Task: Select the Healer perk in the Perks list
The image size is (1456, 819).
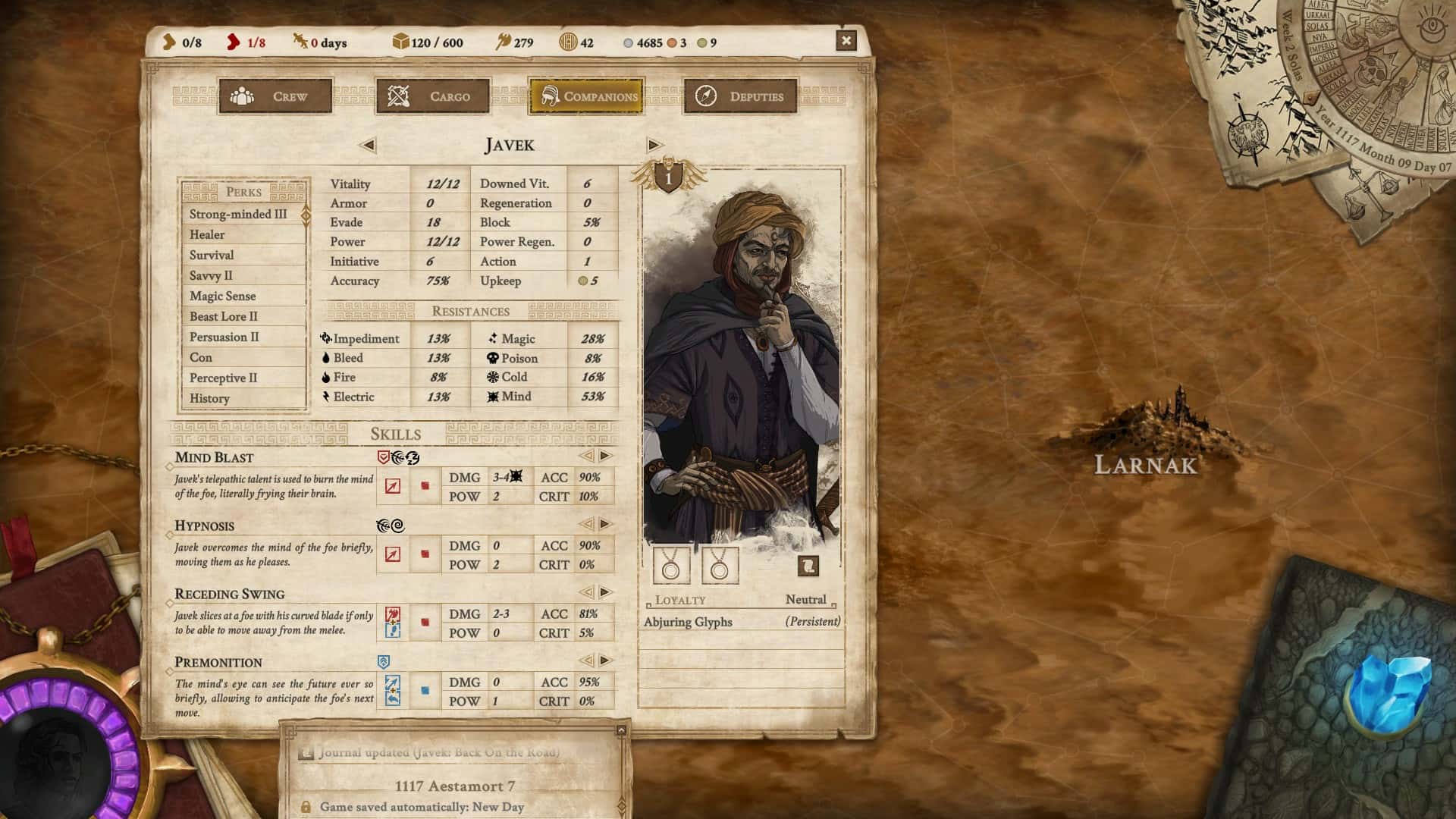Action: point(206,234)
